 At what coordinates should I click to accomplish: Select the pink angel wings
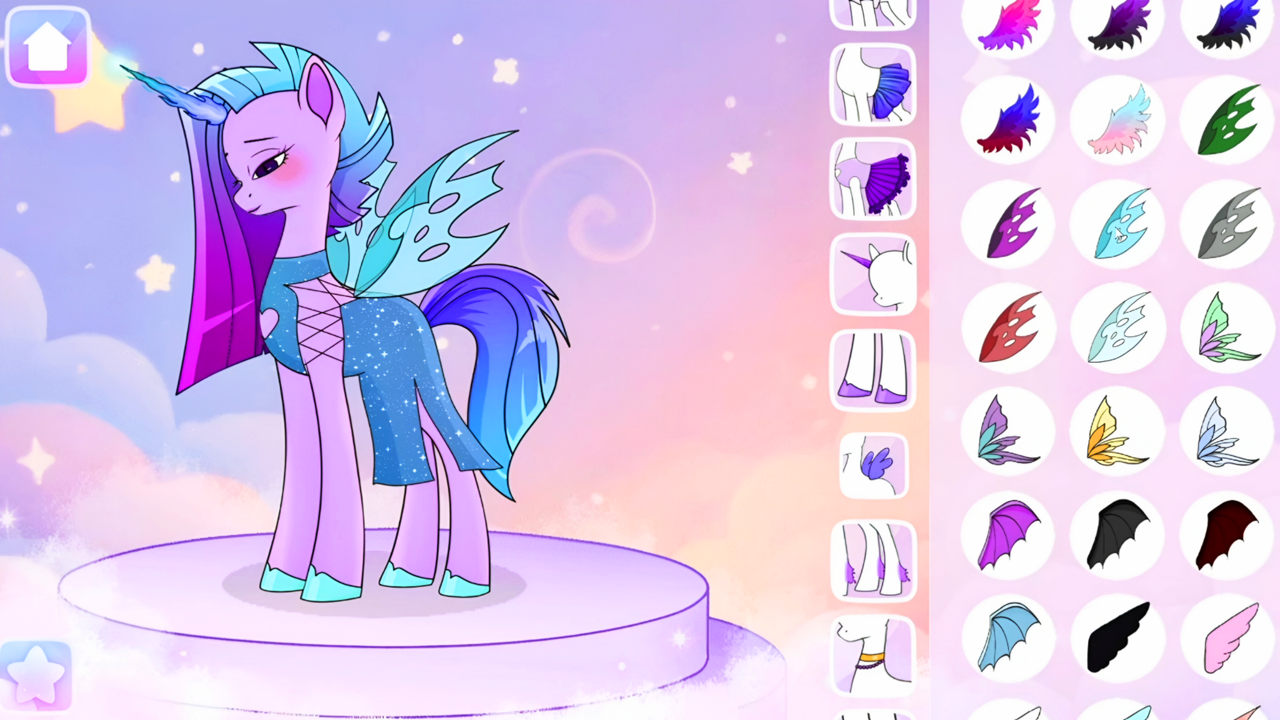pyautogui.click(x=1228, y=640)
